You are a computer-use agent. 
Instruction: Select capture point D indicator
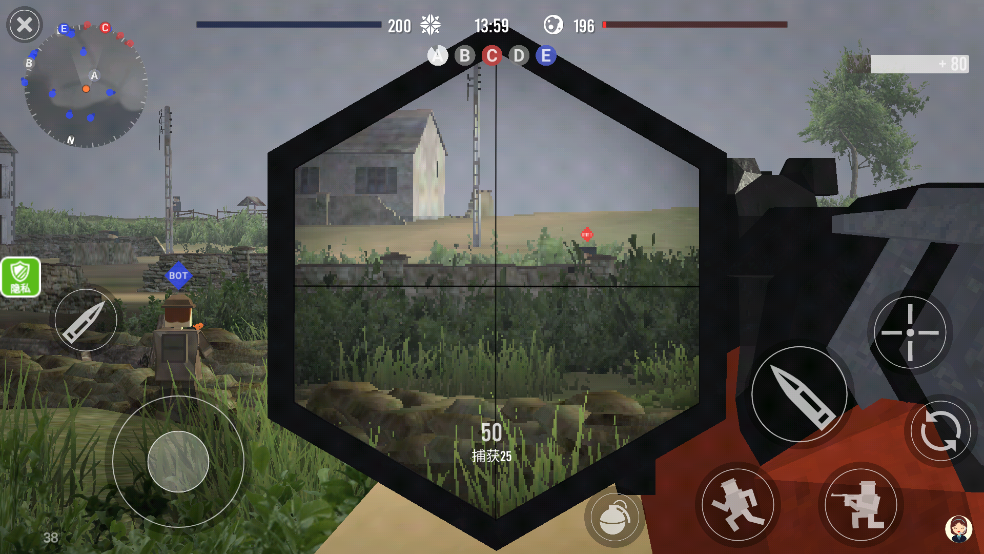pyautogui.click(x=518, y=56)
